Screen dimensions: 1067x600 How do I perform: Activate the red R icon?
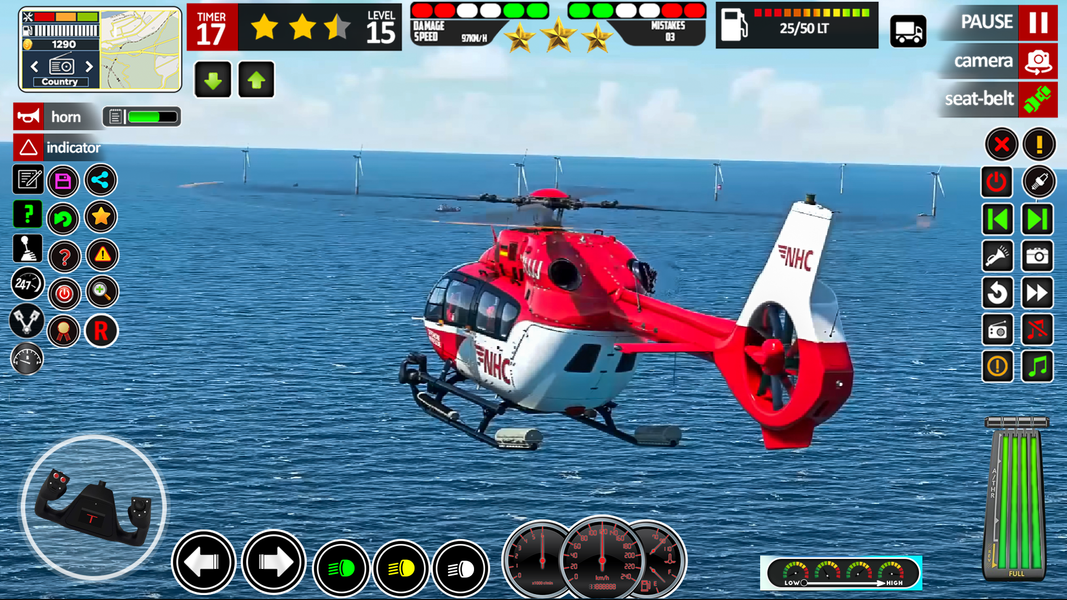click(100, 330)
